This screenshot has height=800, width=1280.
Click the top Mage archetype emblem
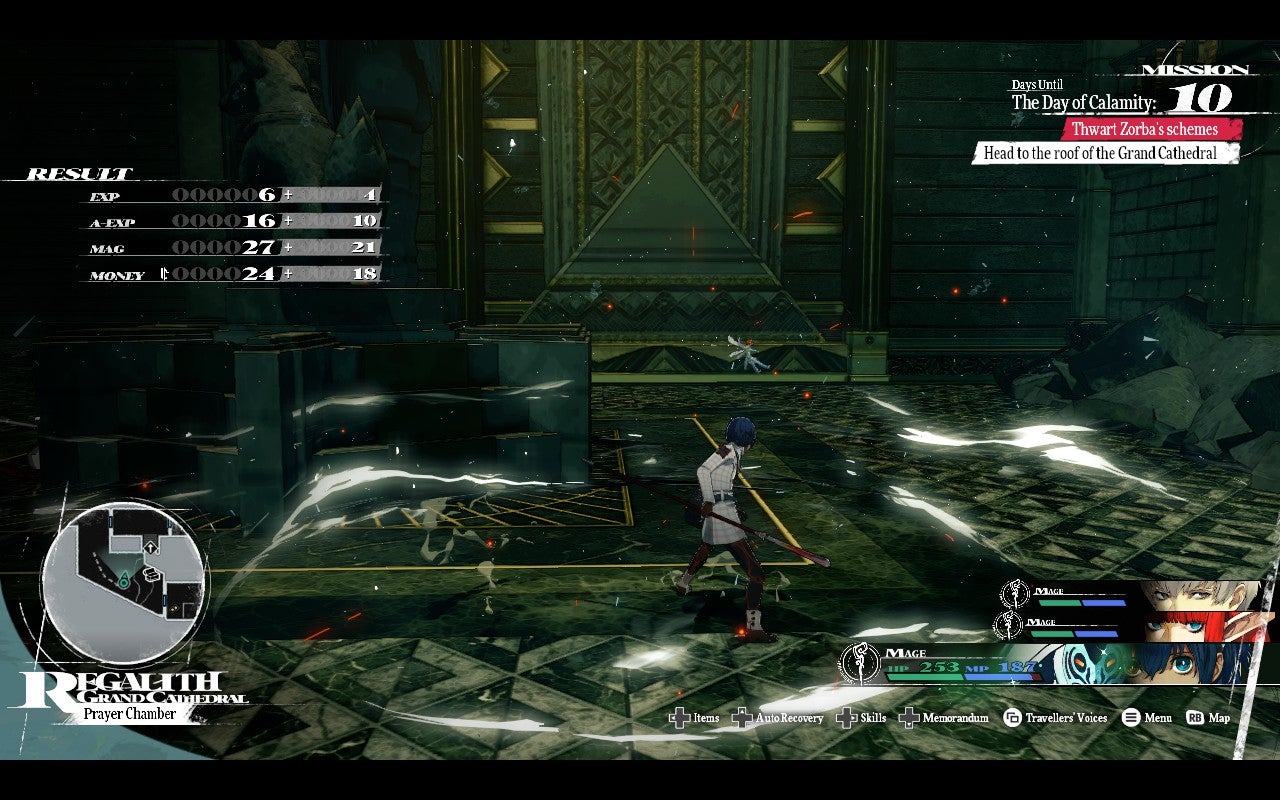tap(1013, 592)
